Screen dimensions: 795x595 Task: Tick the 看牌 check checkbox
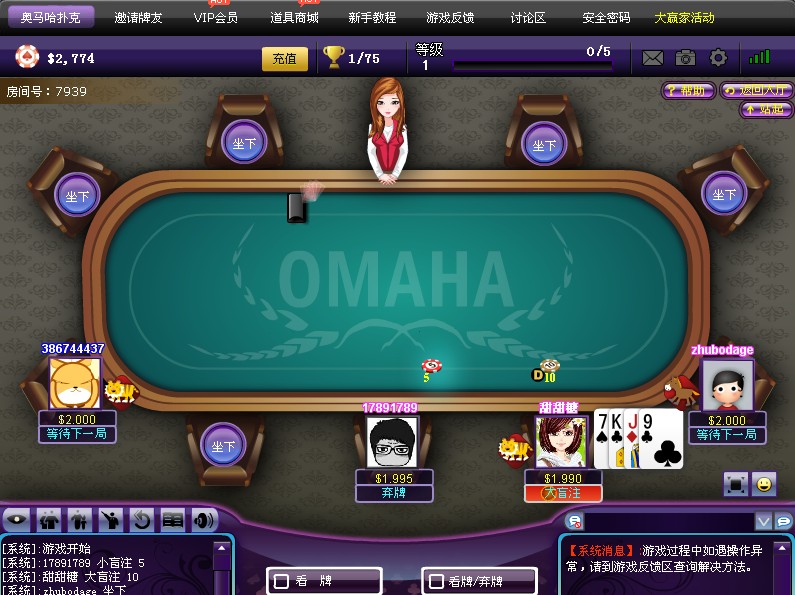coord(282,580)
